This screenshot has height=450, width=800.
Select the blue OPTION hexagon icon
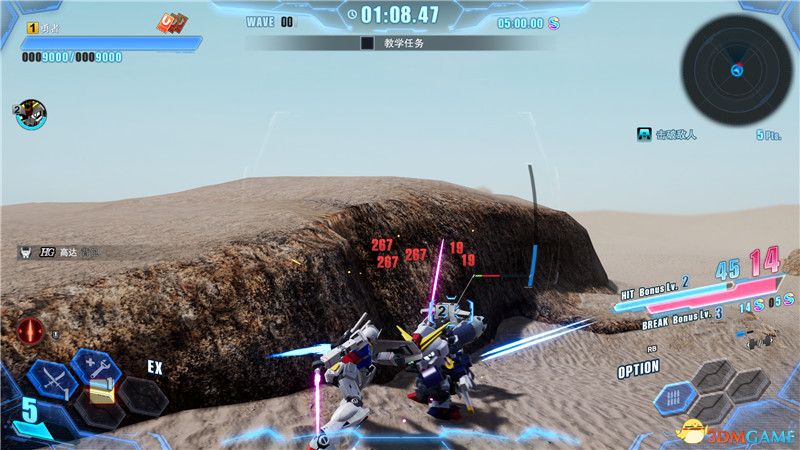676,398
